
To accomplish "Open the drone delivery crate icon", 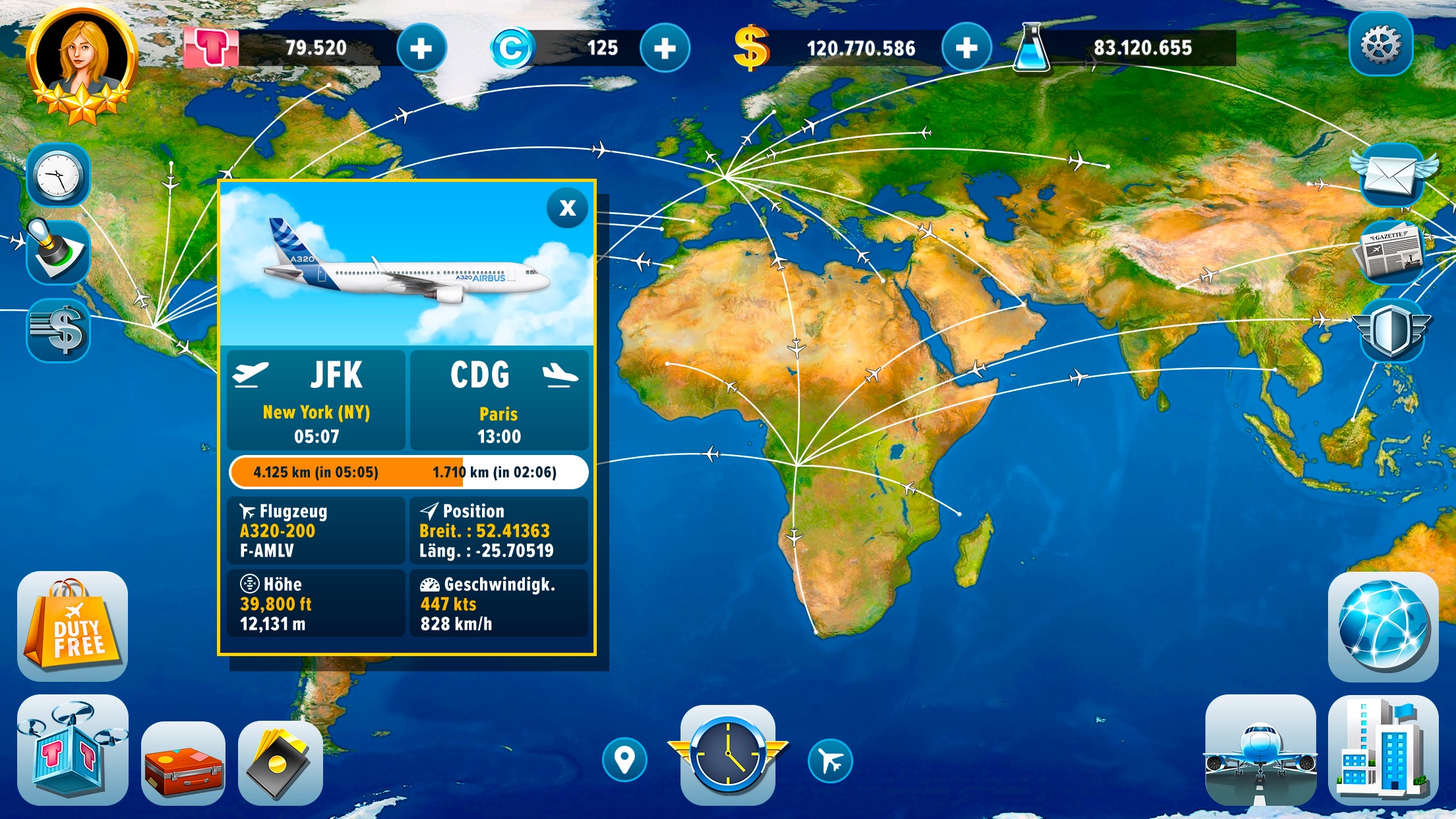I will [x=73, y=749].
